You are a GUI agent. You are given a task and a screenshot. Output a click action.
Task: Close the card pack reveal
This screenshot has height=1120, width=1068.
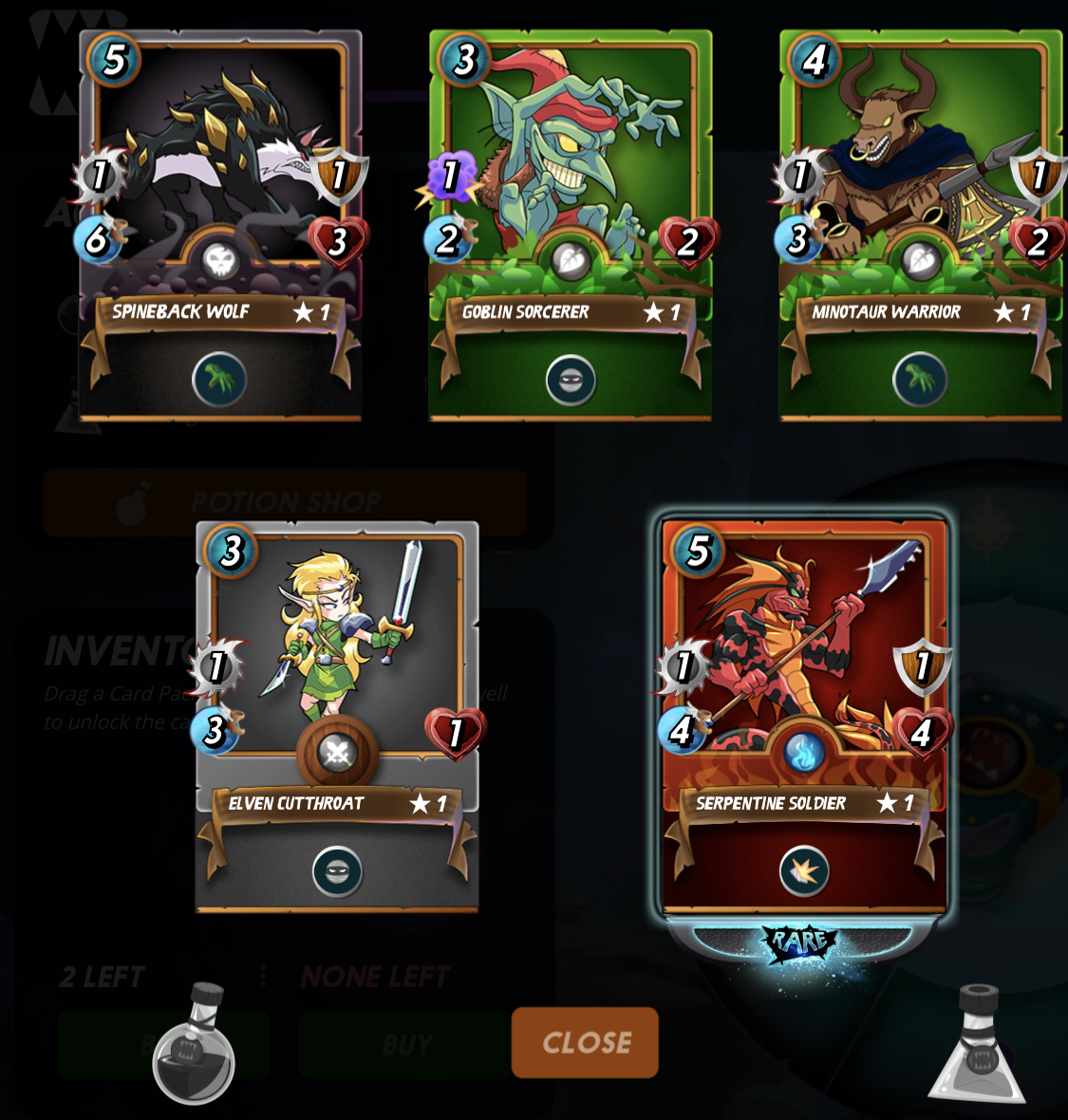click(585, 1042)
